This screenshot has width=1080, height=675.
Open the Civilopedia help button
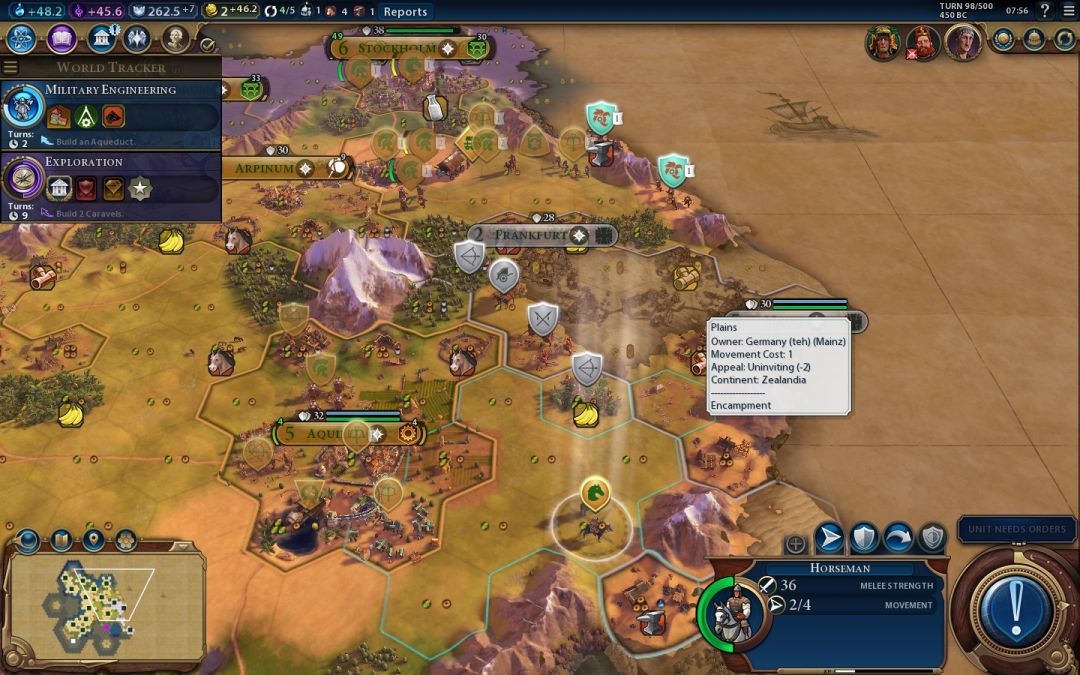coord(1044,11)
